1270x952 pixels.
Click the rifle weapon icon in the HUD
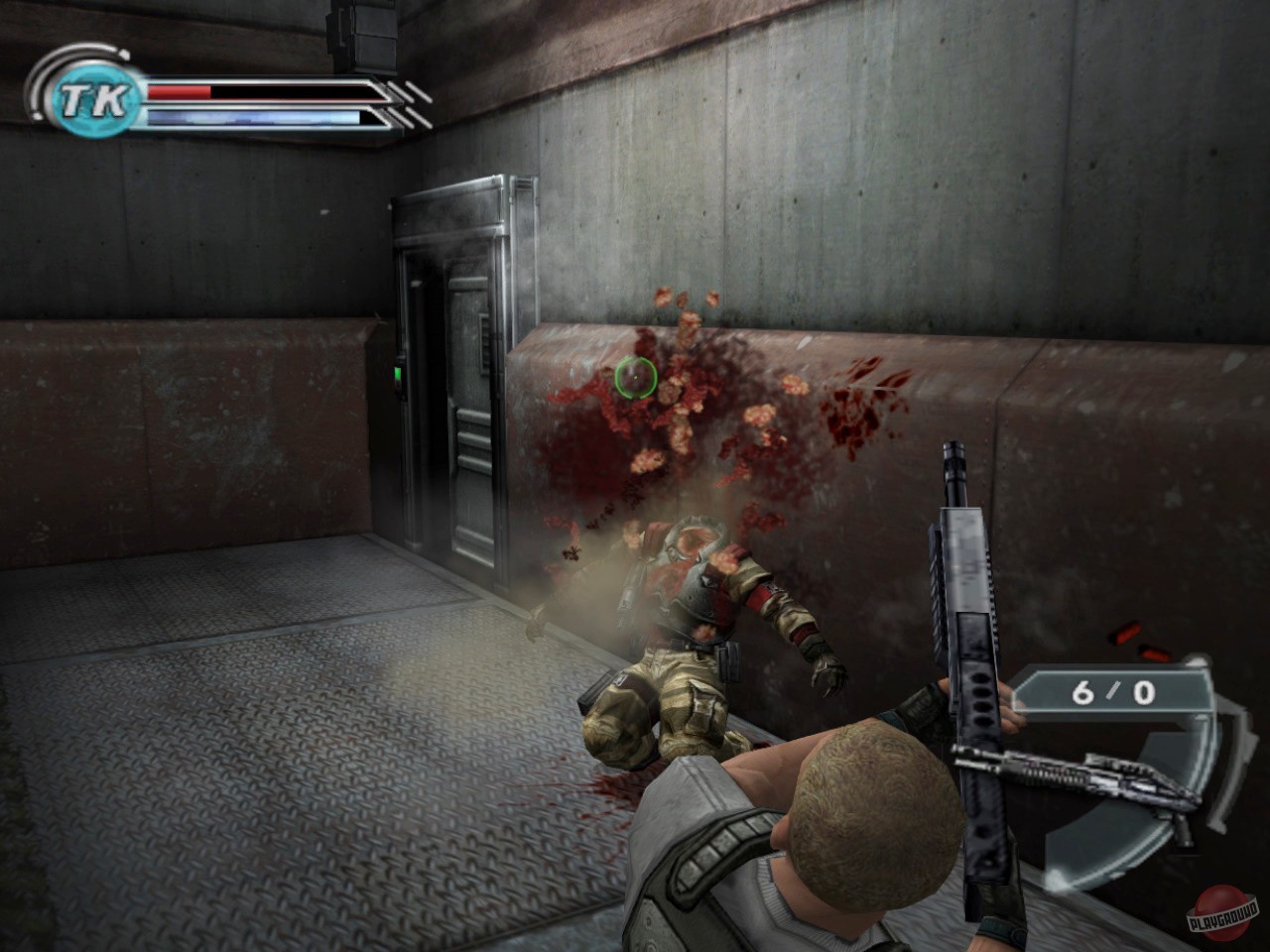coord(1081,778)
